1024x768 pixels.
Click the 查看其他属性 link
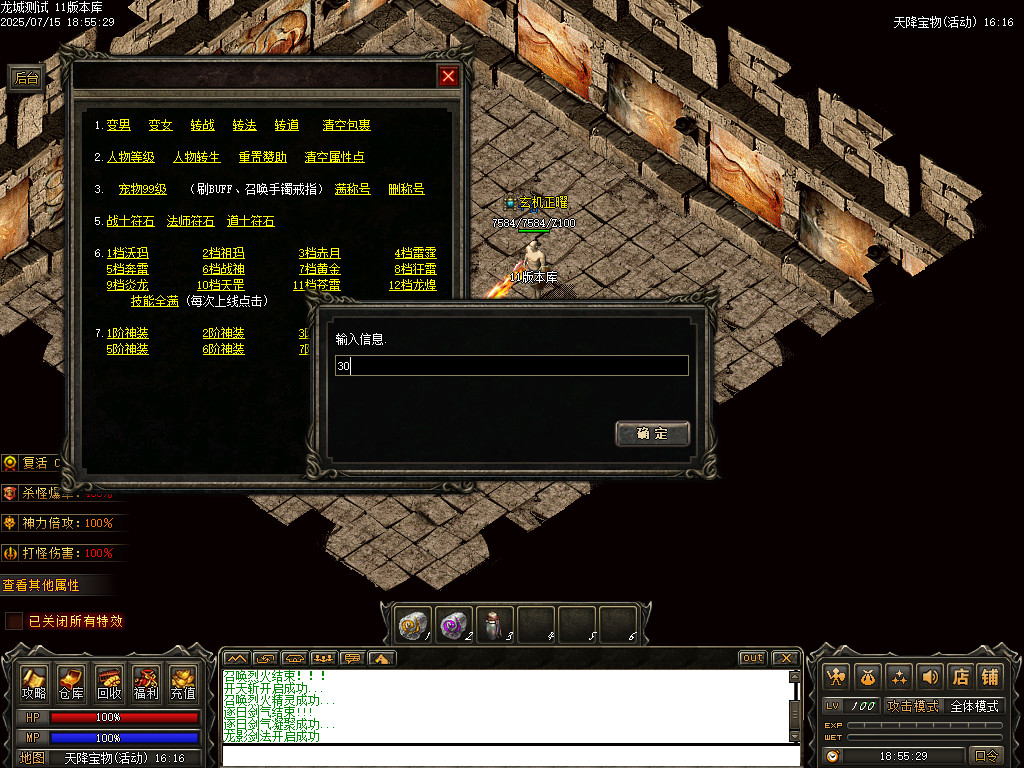click(41, 585)
